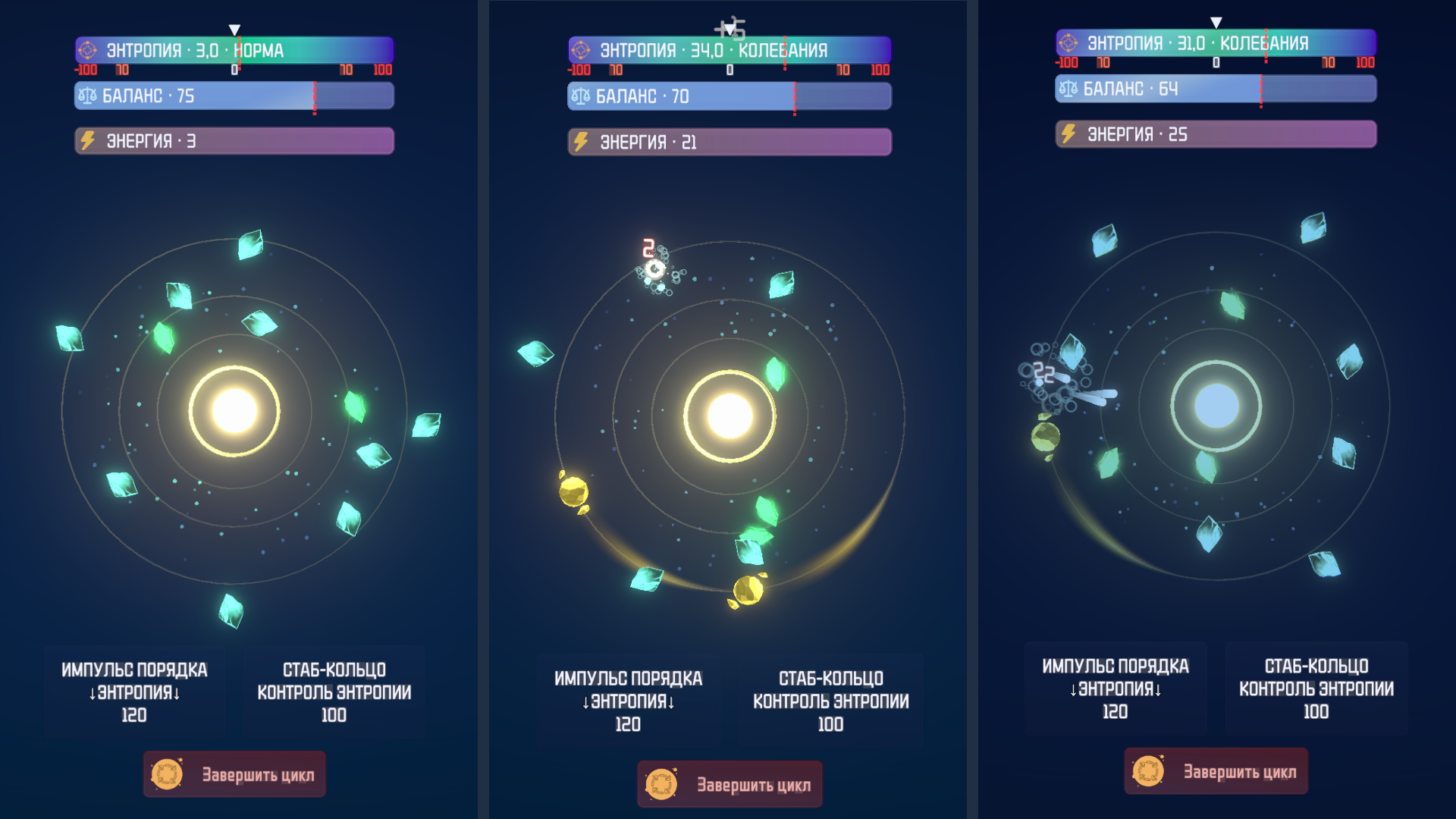Select the scales icon beside БАЛАНС · 75
Image resolution: width=1456 pixels, height=819 pixels.
[89, 96]
